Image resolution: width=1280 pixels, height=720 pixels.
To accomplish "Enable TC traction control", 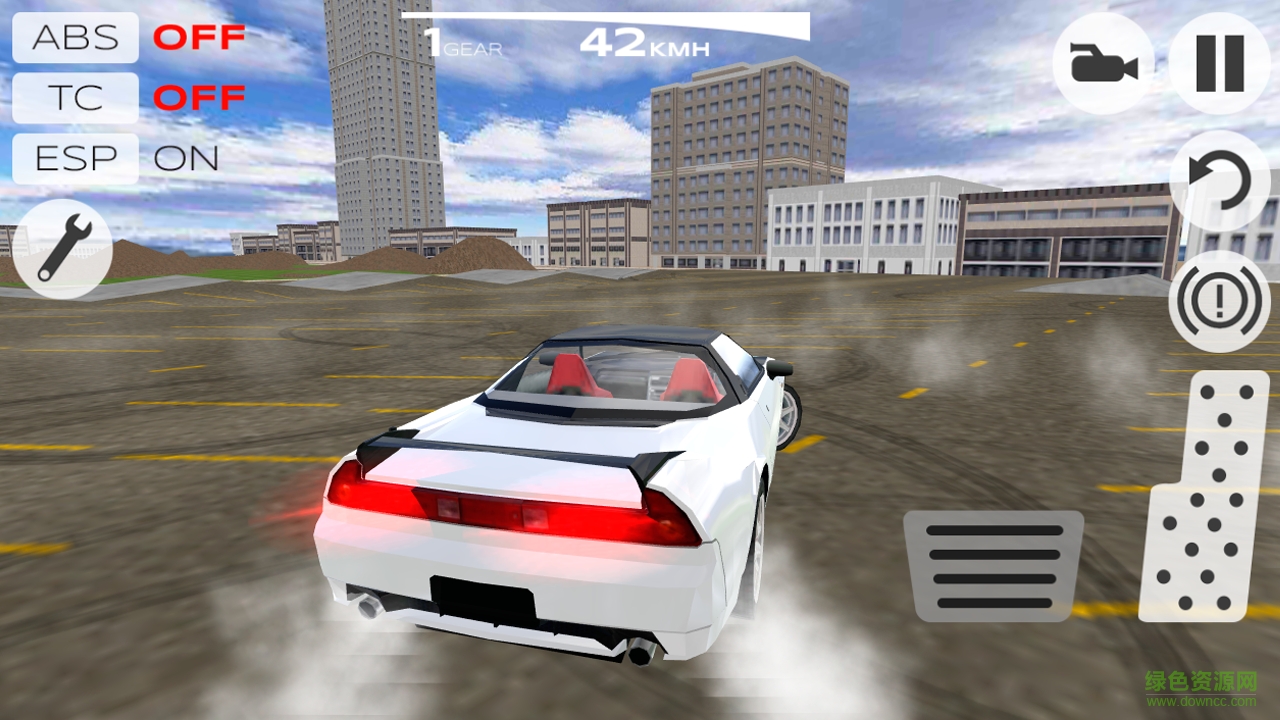I will (200, 97).
